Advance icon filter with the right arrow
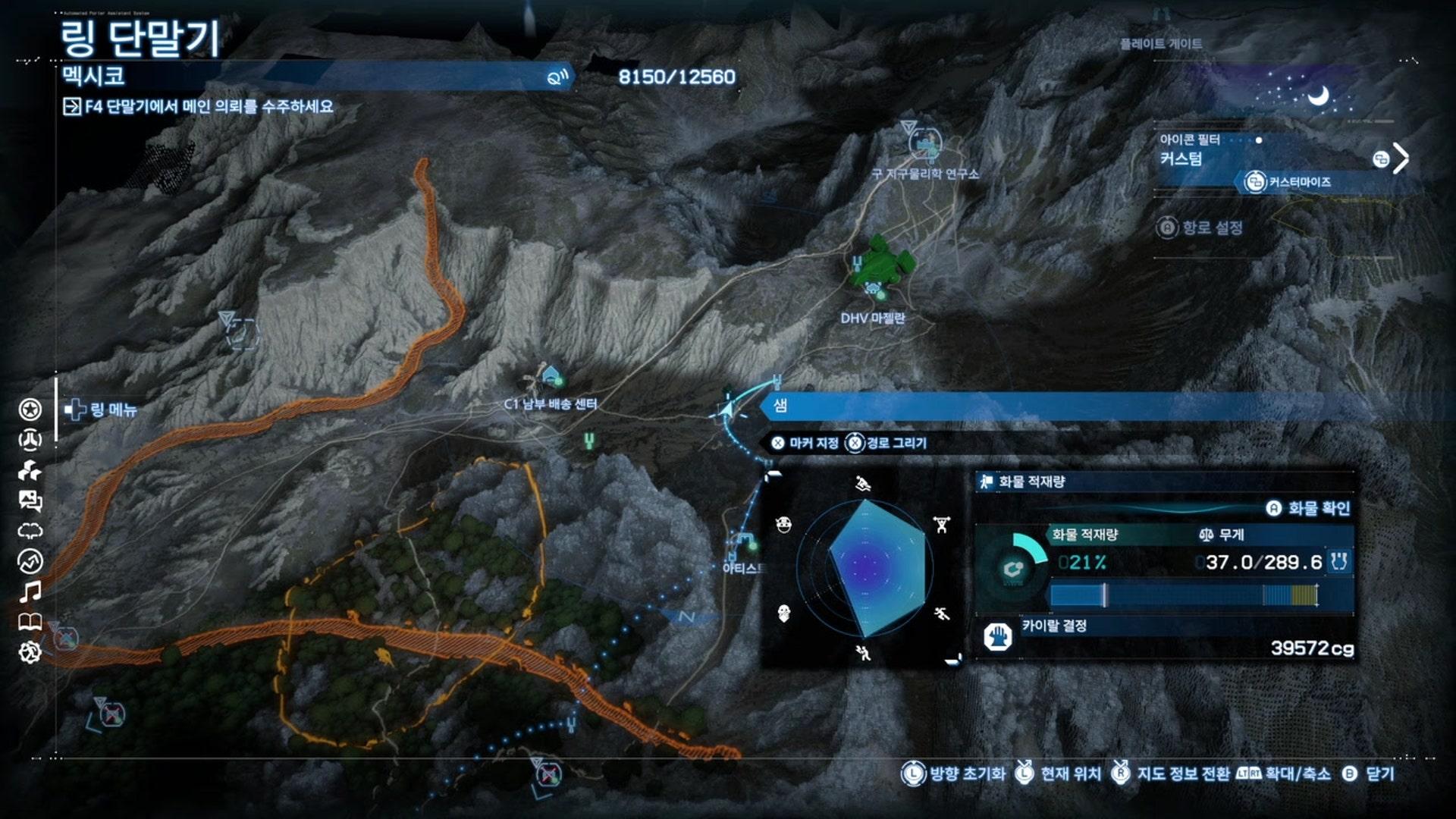The width and height of the screenshot is (1456, 819). click(x=1401, y=158)
